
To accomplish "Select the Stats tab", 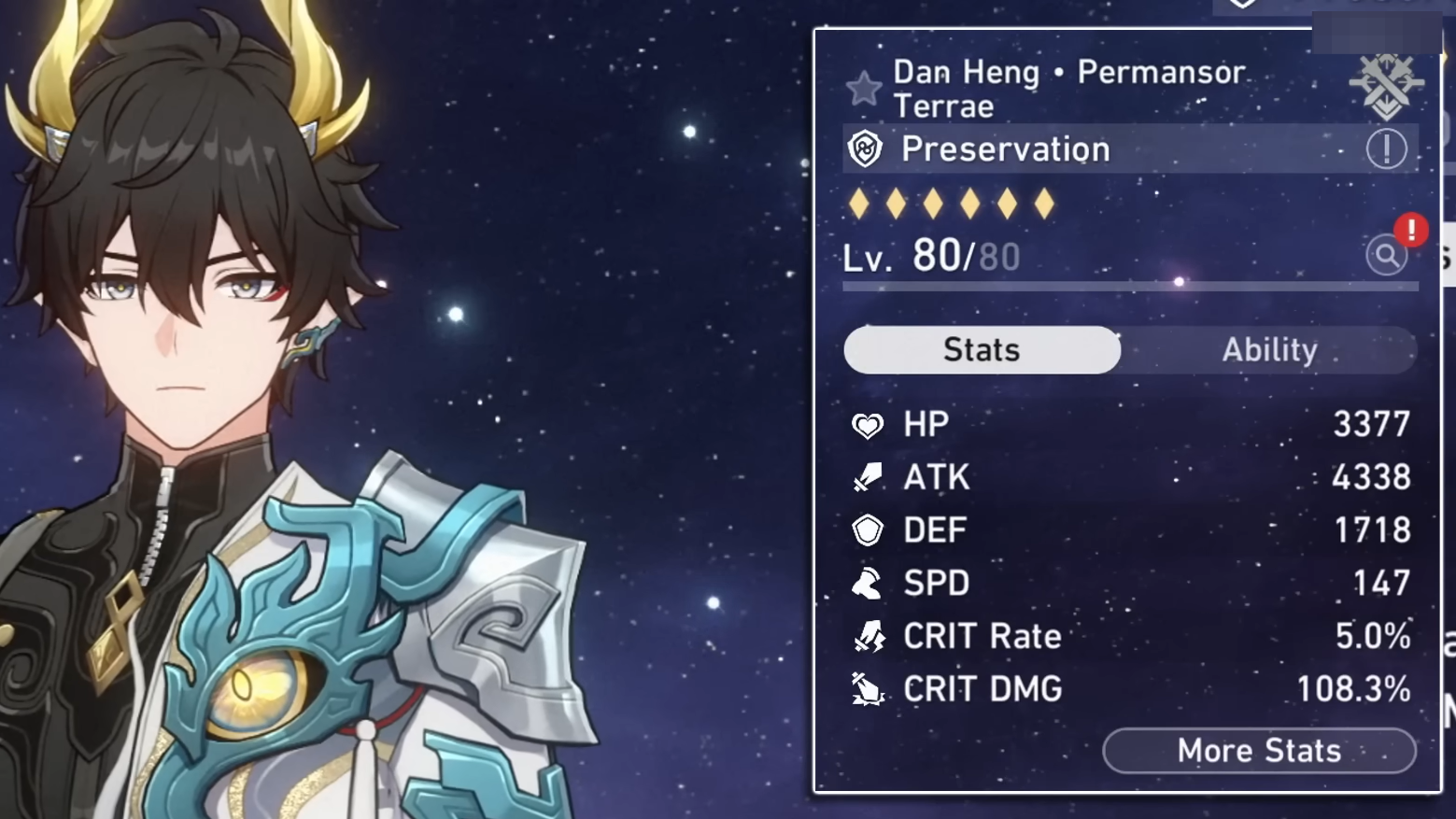I will 982,350.
